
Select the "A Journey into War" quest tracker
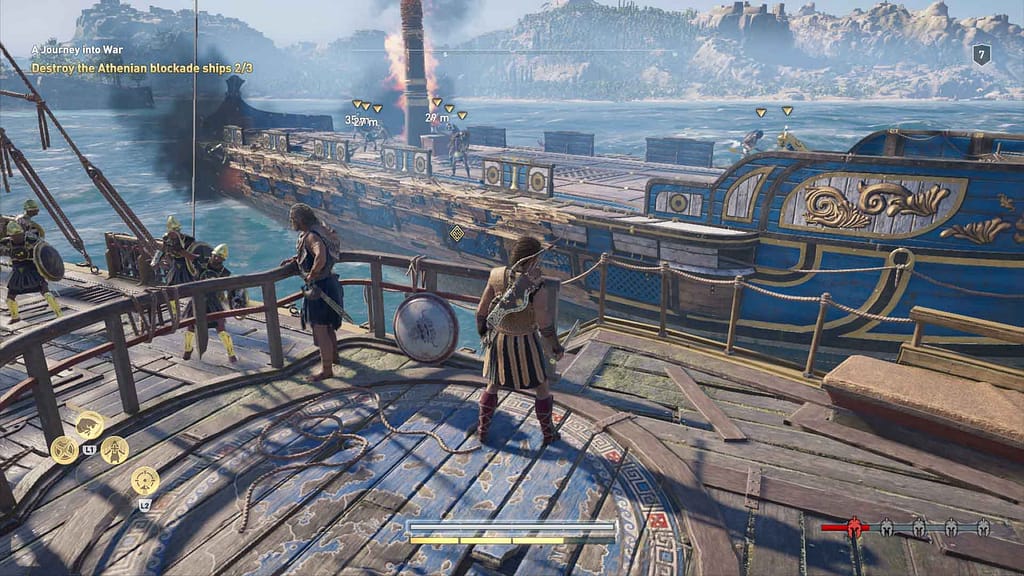(76, 48)
